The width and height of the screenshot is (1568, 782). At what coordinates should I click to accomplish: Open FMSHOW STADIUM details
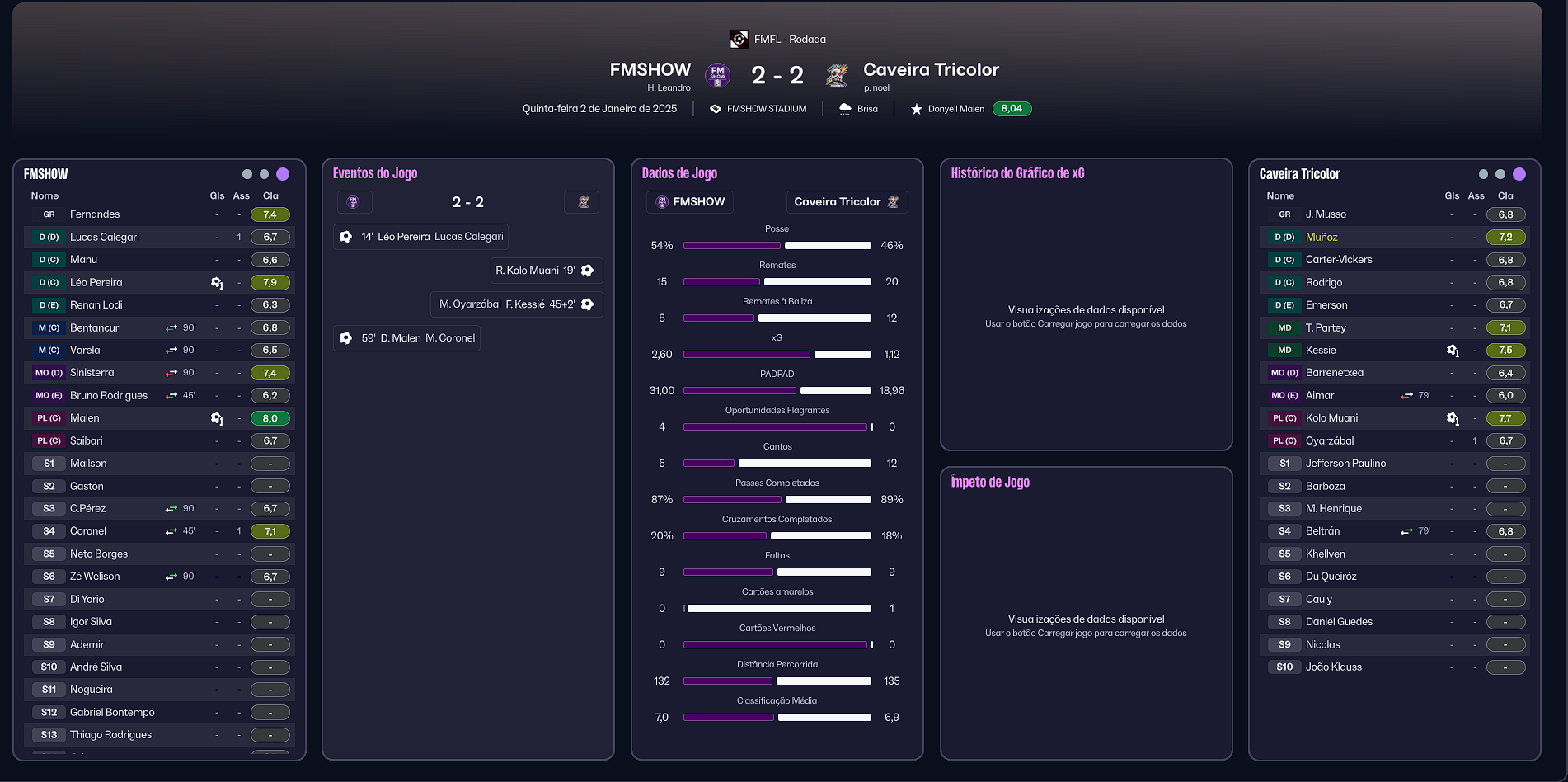point(766,109)
